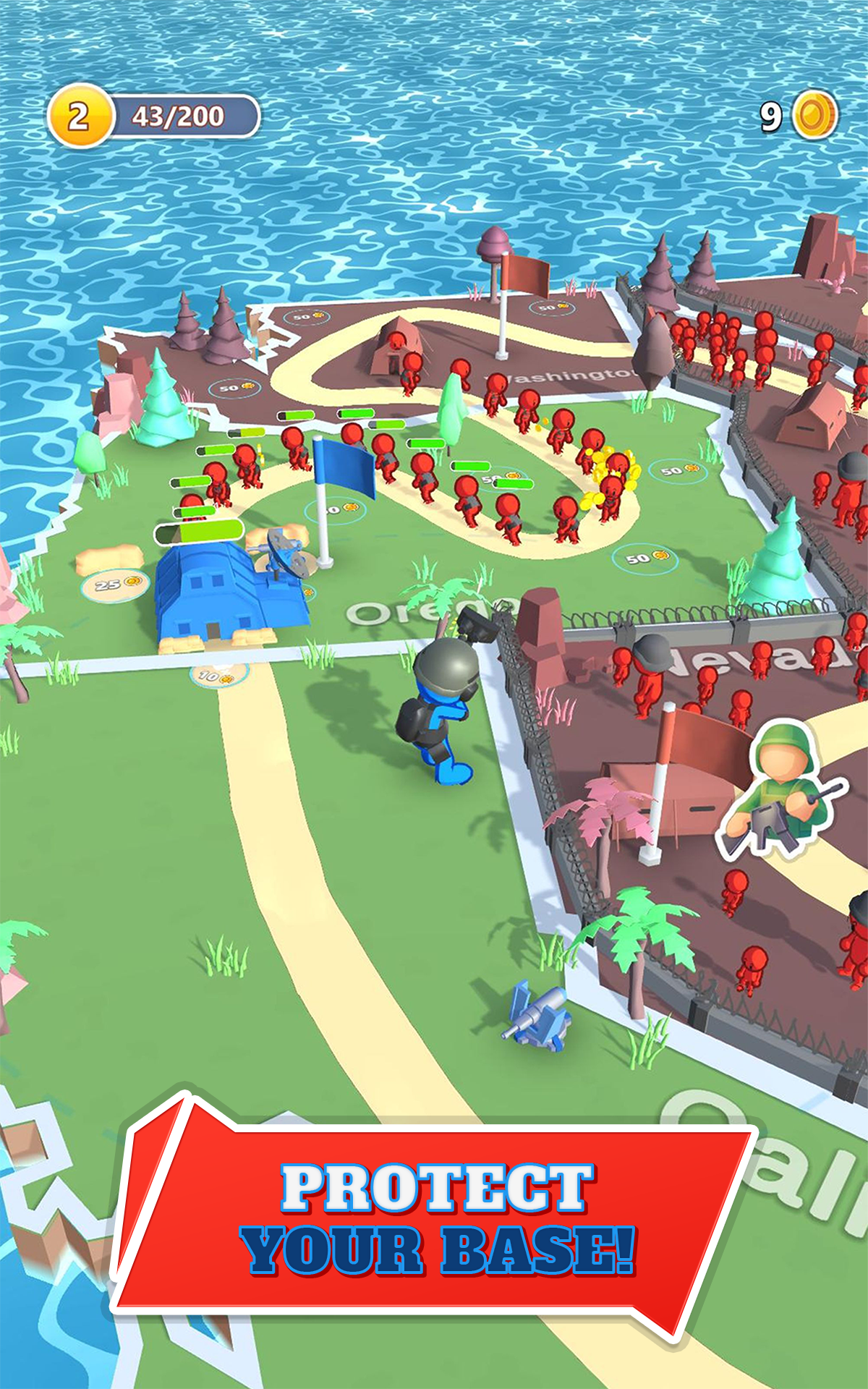This screenshot has width=868, height=1389.
Task: Select the level 2 gold badge
Action: (79, 116)
